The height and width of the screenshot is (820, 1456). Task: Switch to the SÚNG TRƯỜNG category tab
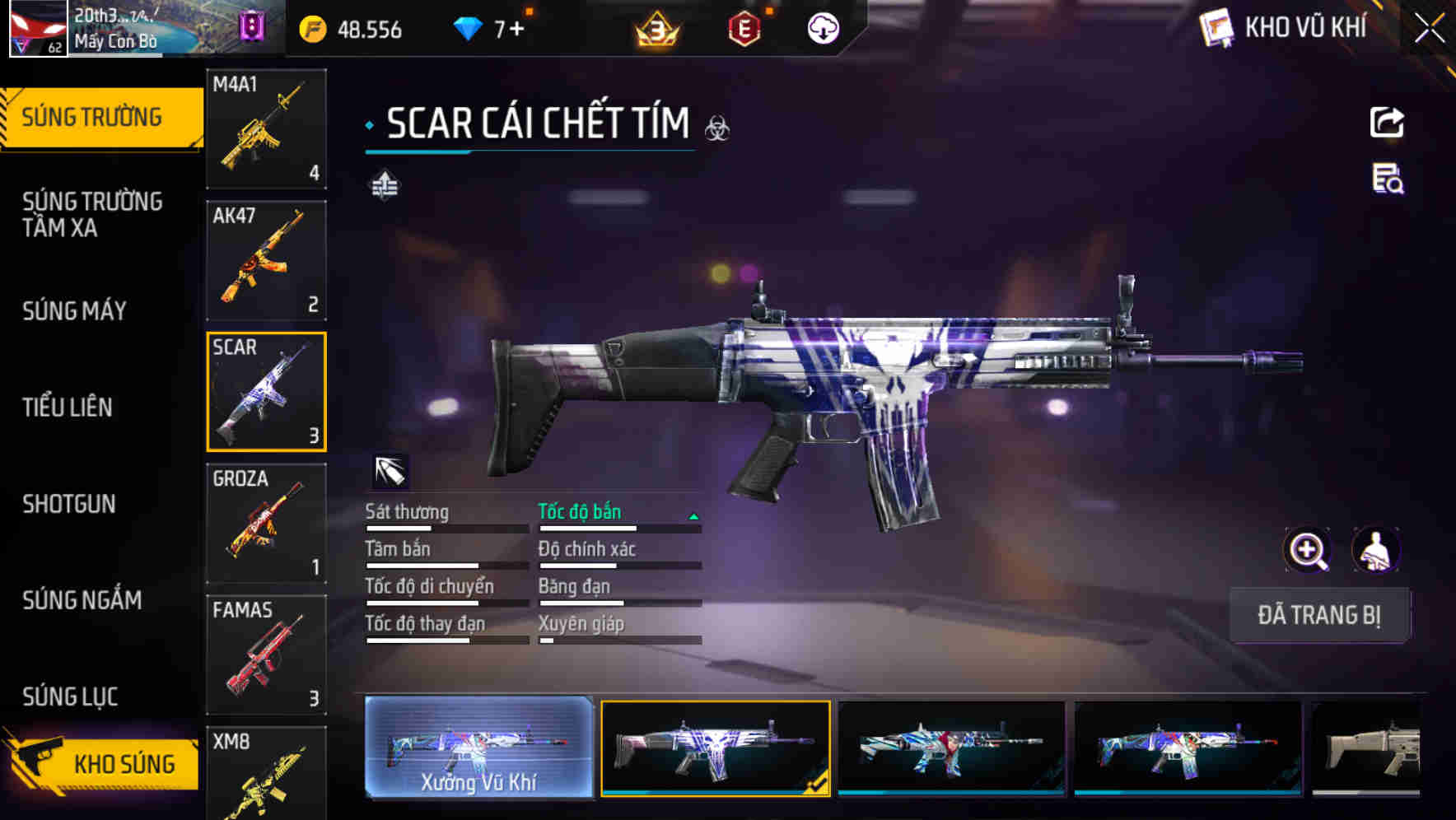91,116
